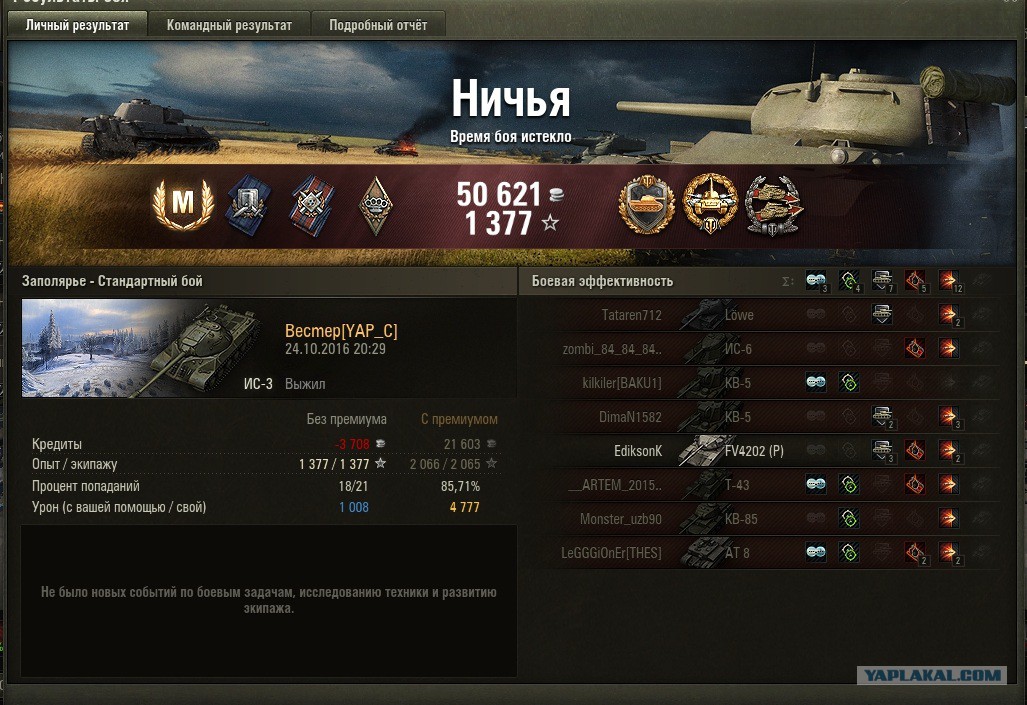Show the Подробный отчёт tab
The height and width of the screenshot is (705, 1027).
coord(378,25)
